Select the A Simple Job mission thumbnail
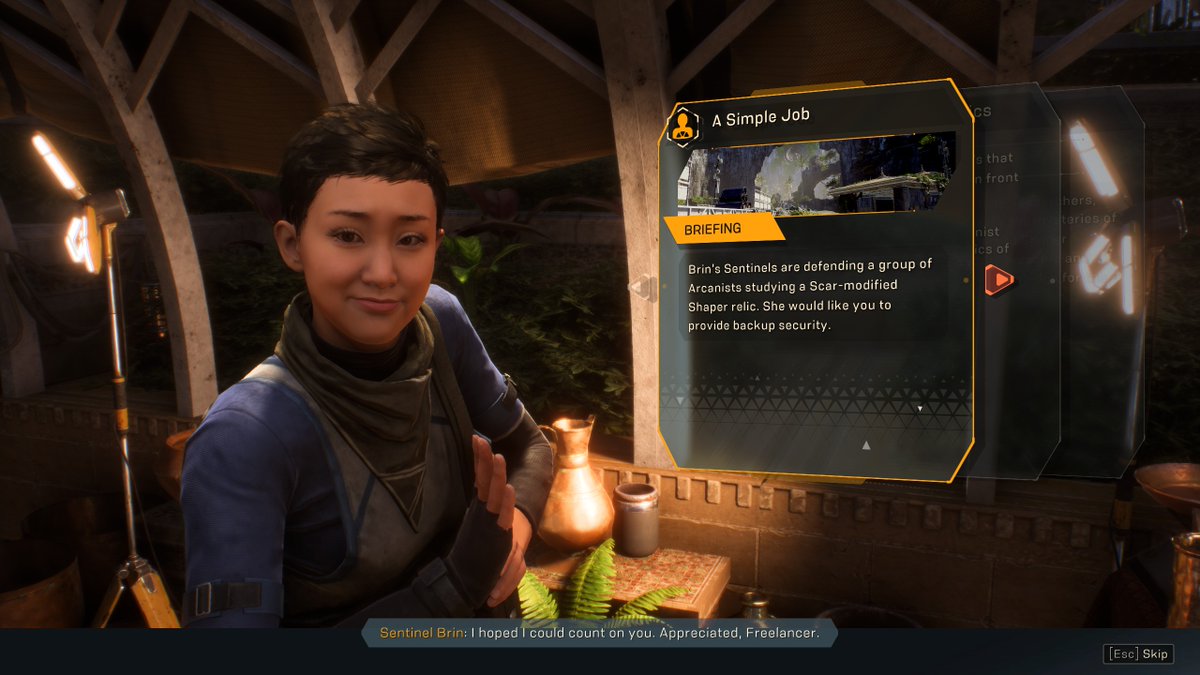This screenshot has width=1200, height=675. point(815,175)
